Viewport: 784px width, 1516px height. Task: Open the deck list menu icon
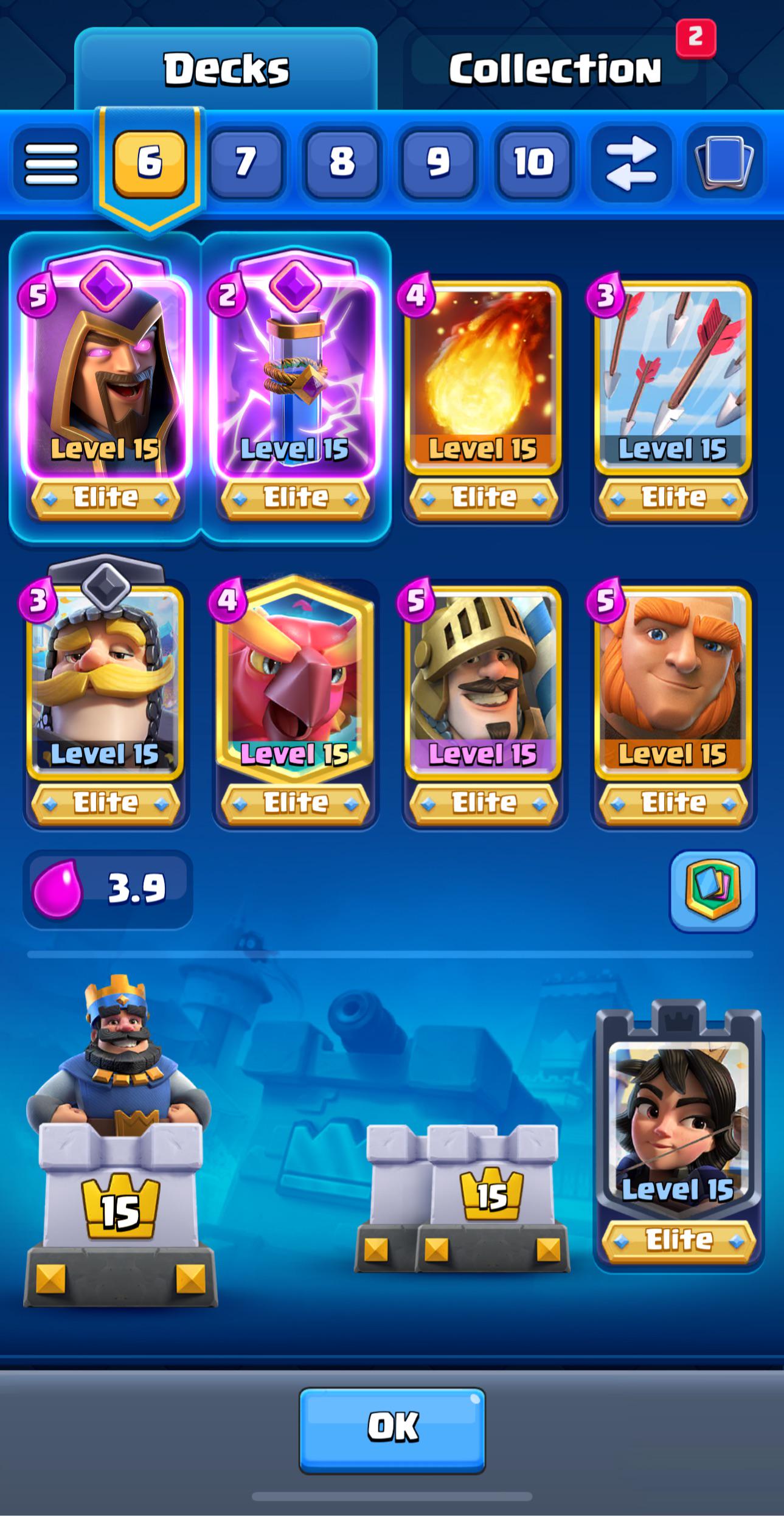pyautogui.click(x=52, y=163)
